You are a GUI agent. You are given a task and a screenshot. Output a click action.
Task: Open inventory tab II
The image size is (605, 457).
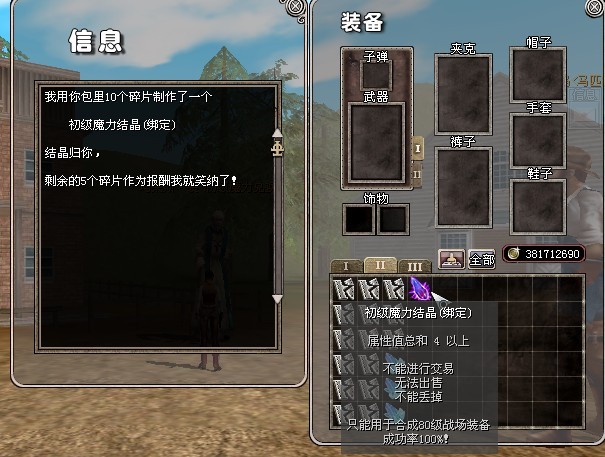(x=380, y=265)
